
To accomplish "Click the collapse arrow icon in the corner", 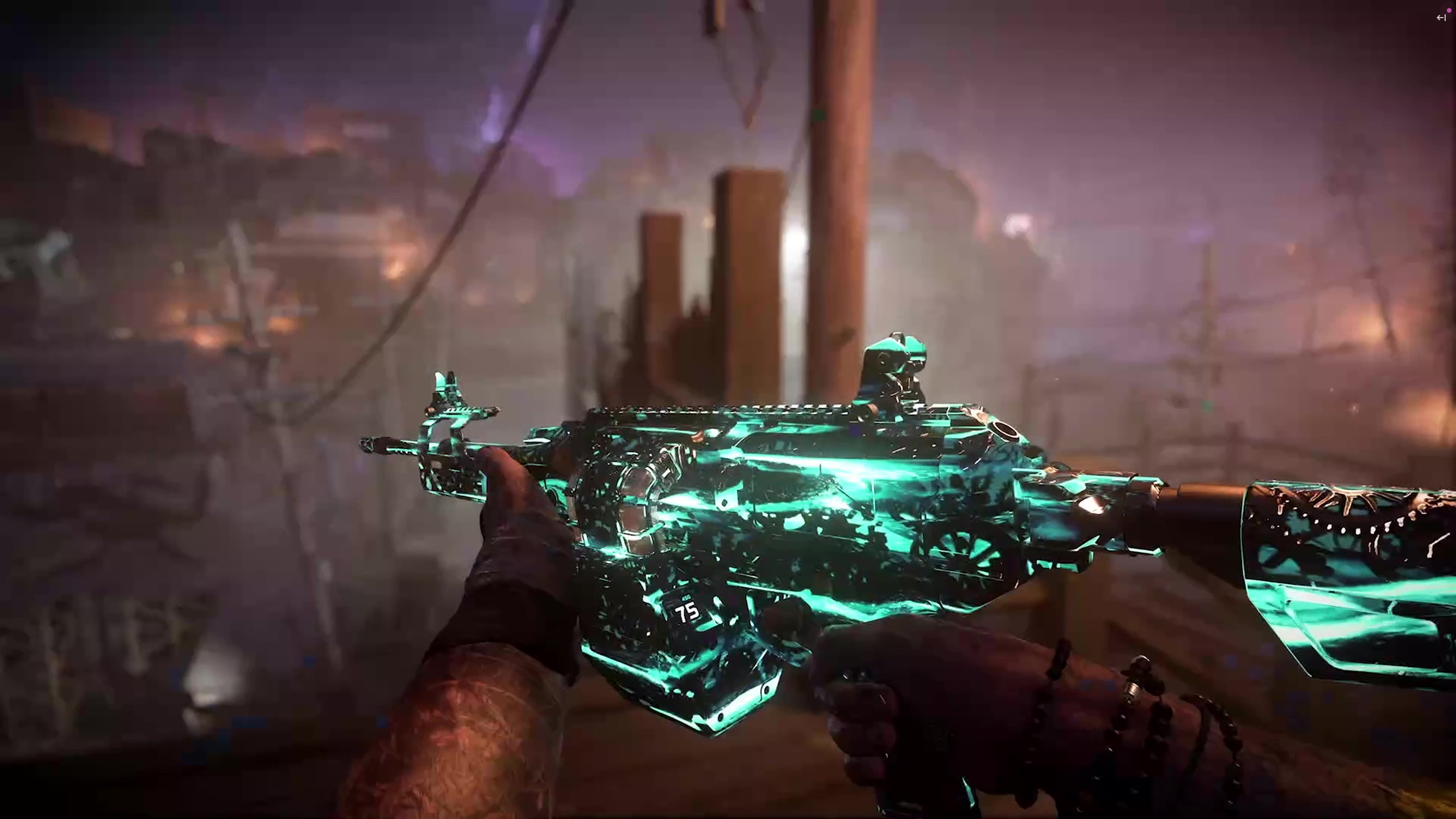I will [x=1441, y=18].
